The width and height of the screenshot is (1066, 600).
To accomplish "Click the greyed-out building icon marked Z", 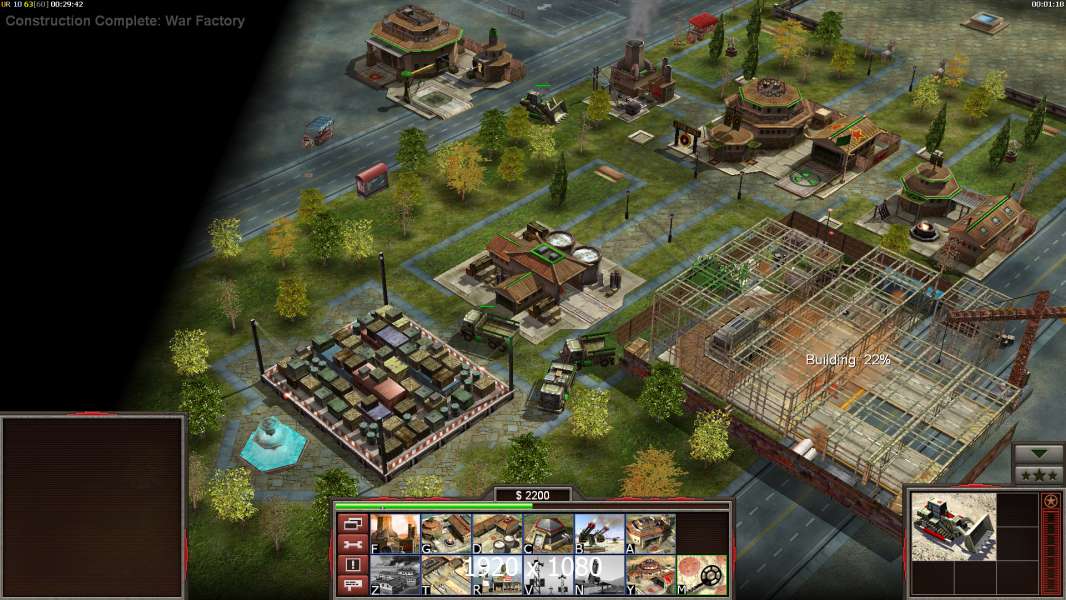I will coord(395,575).
